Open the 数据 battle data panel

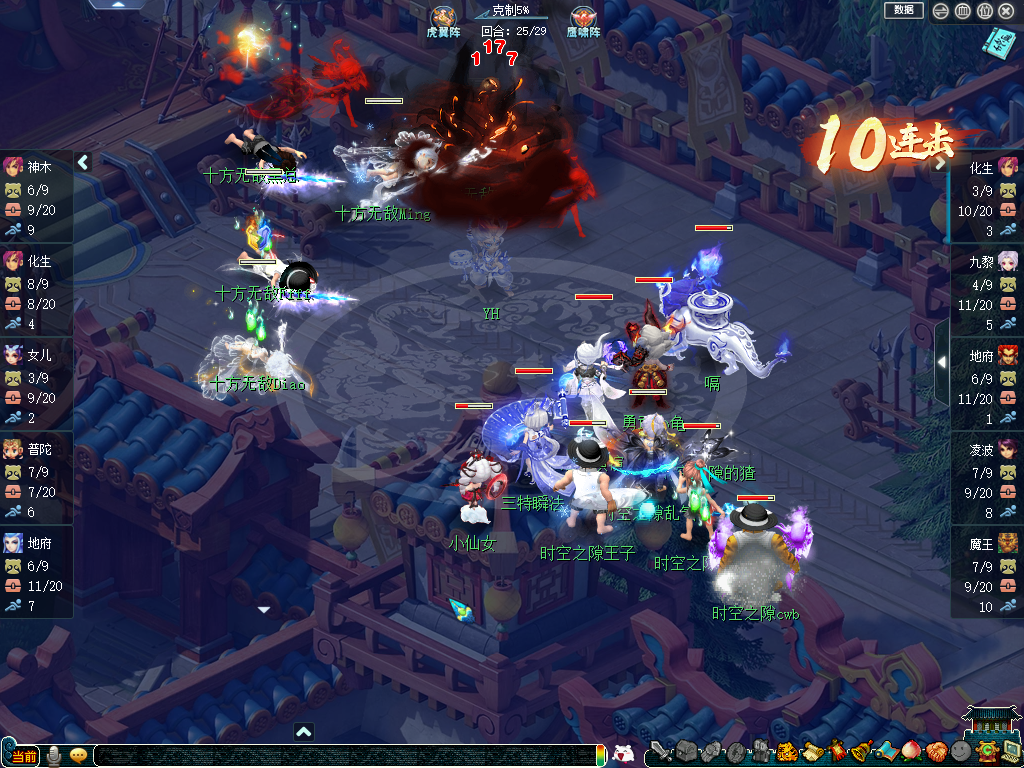pos(904,10)
